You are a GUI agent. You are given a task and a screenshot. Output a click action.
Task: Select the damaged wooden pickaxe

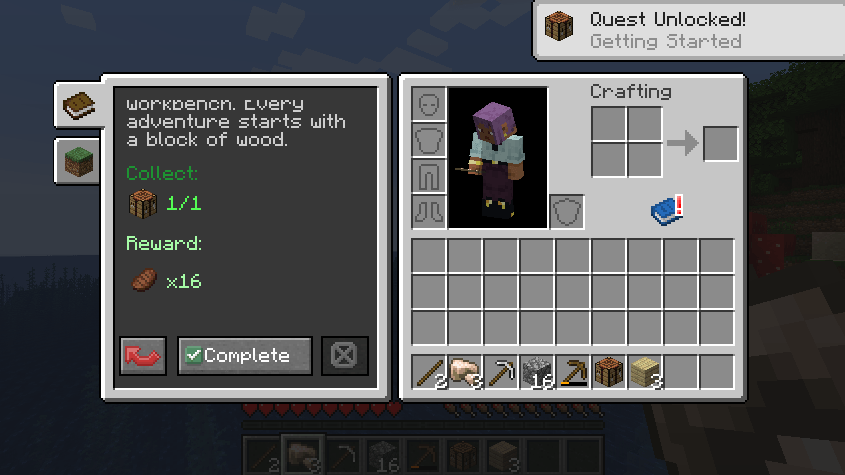tap(573, 373)
